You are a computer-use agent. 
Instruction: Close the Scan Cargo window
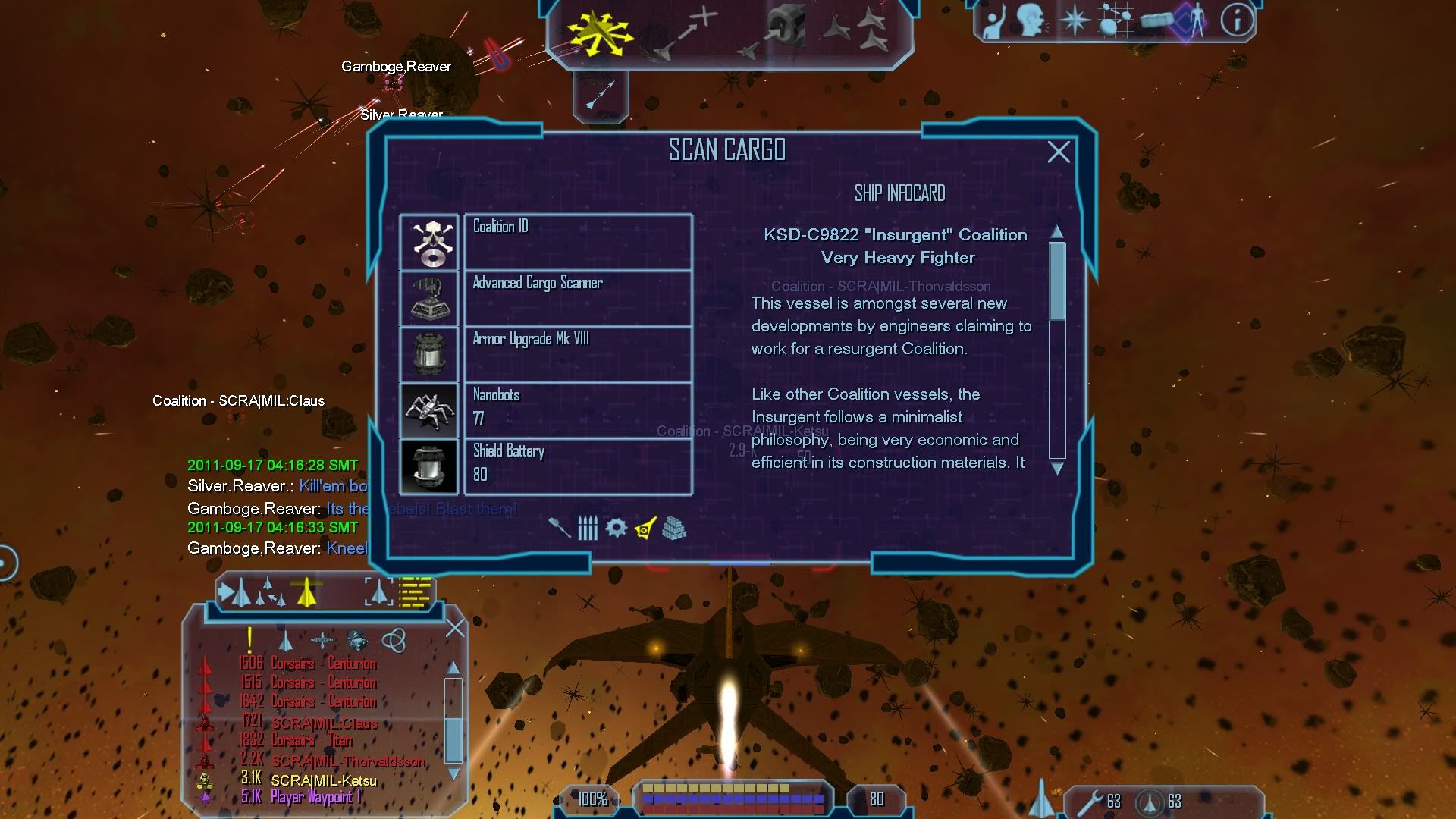click(x=1059, y=152)
